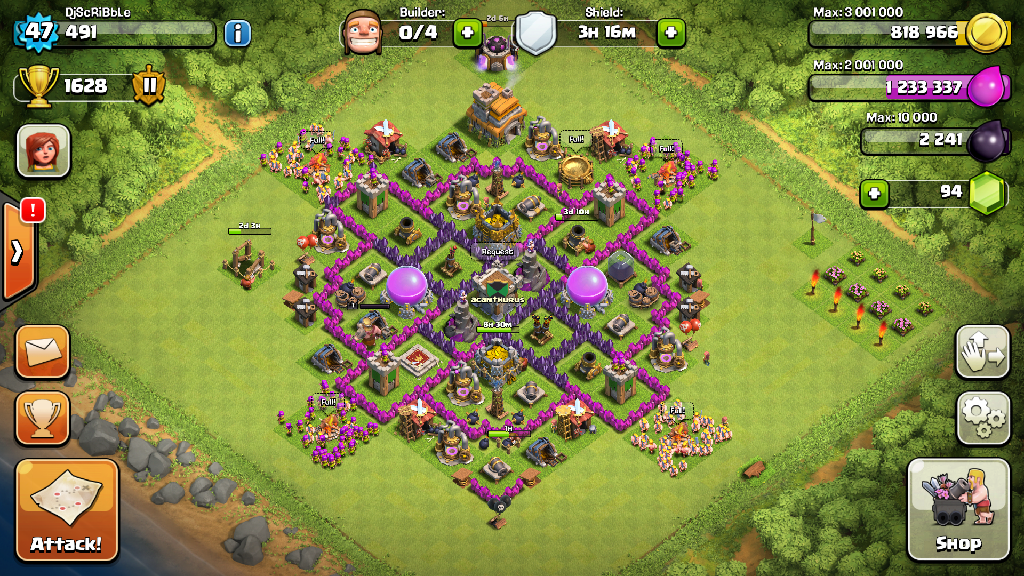Image resolution: width=1024 pixels, height=576 pixels.
Task: Enter village layout edit mode
Action: coord(982,352)
